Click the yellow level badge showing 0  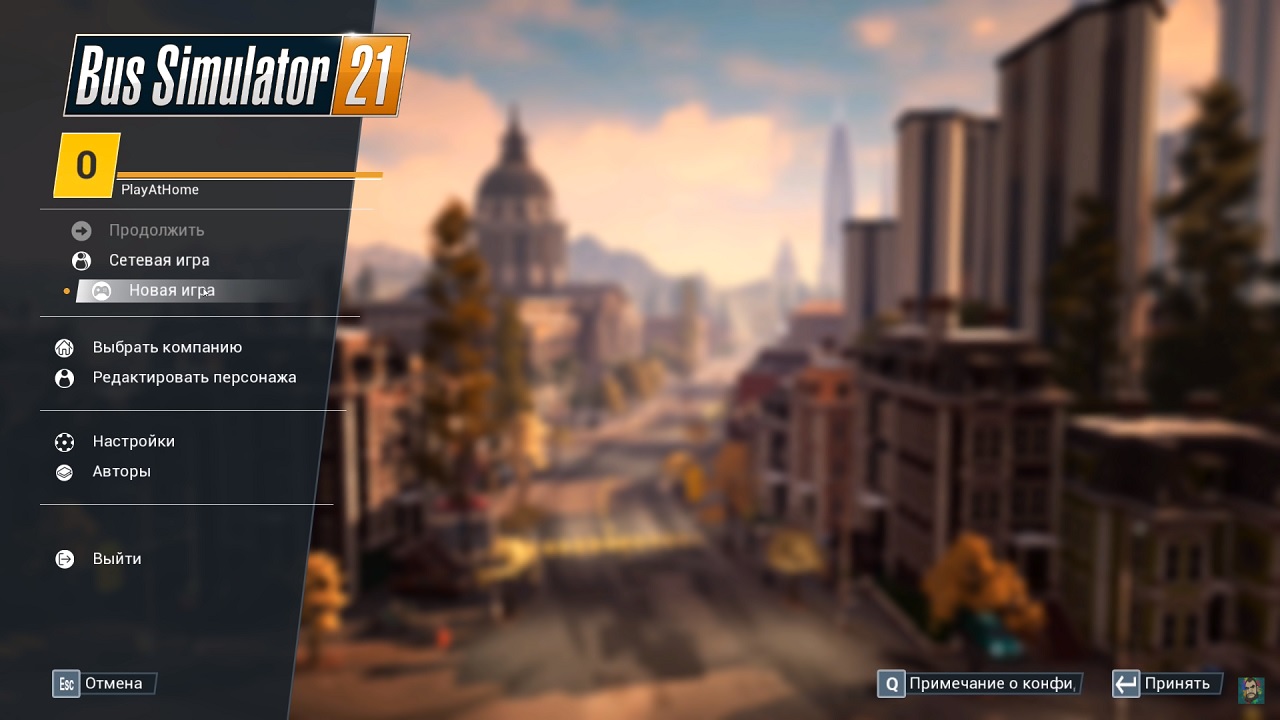pyautogui.click(x=84, y=162)
